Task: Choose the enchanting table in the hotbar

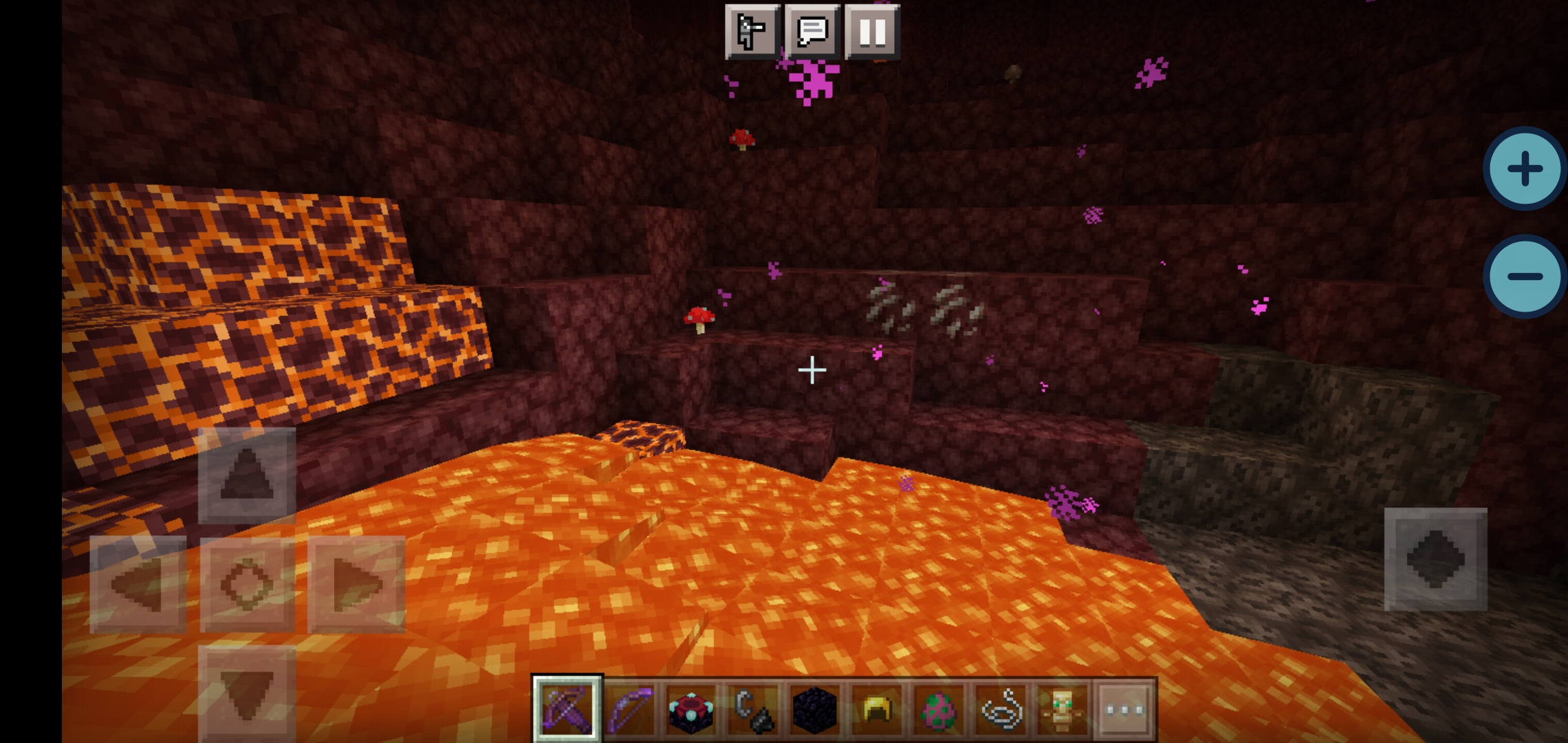Action: 691,709
